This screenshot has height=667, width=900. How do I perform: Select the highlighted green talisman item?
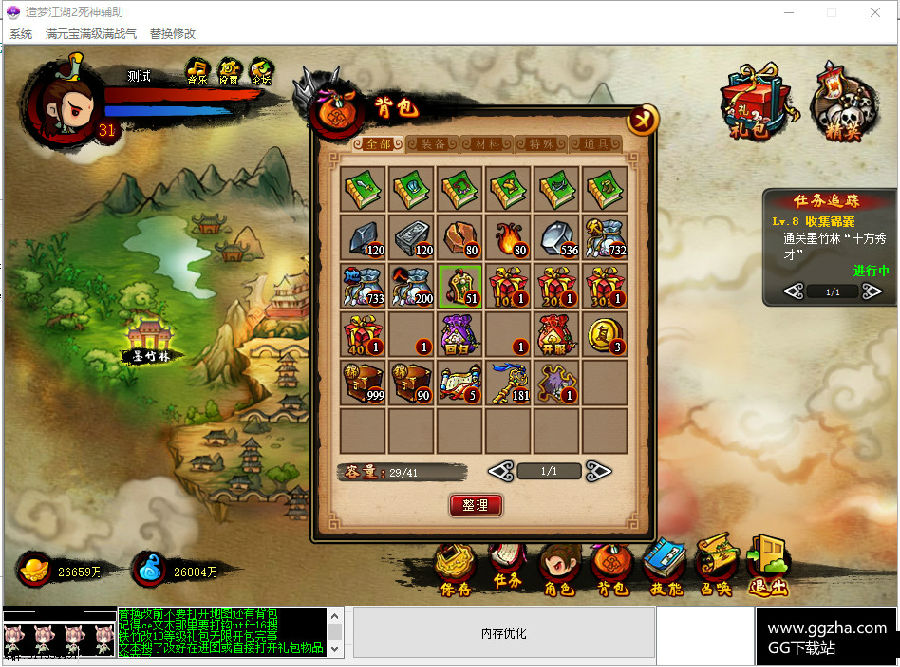[459, 285]
